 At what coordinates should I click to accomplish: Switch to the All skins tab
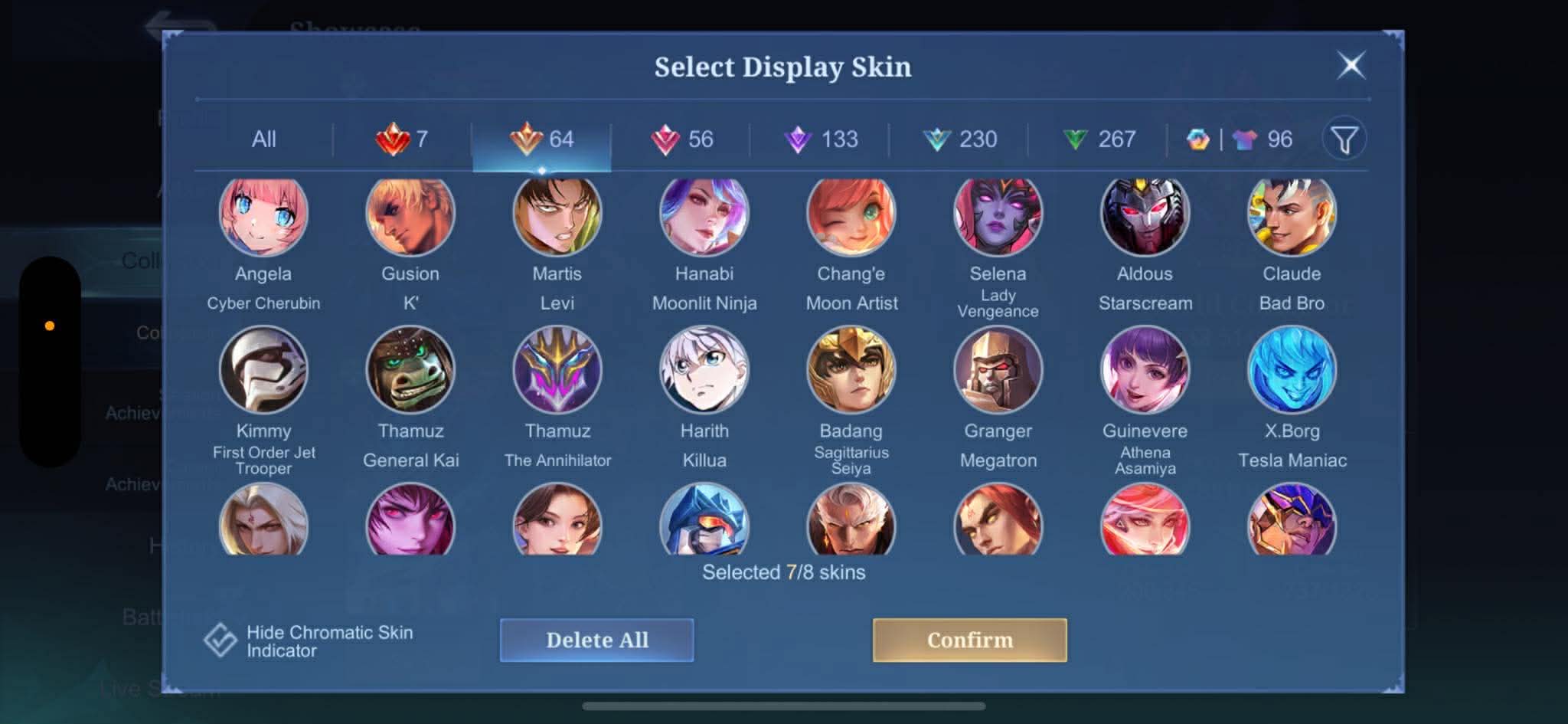coord(263,139)
